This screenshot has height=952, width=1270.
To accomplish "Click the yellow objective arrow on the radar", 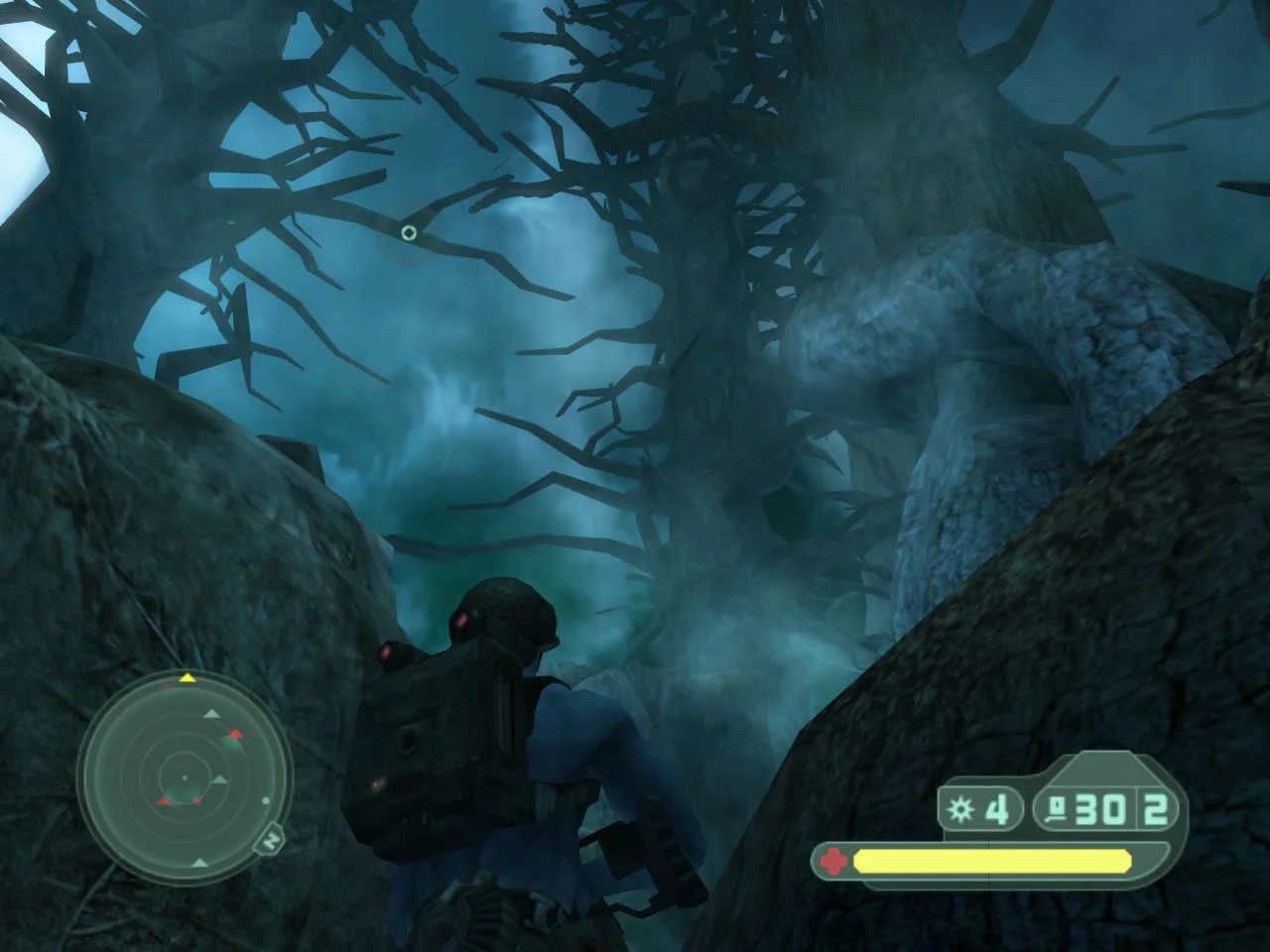I will tap(189, 678).
